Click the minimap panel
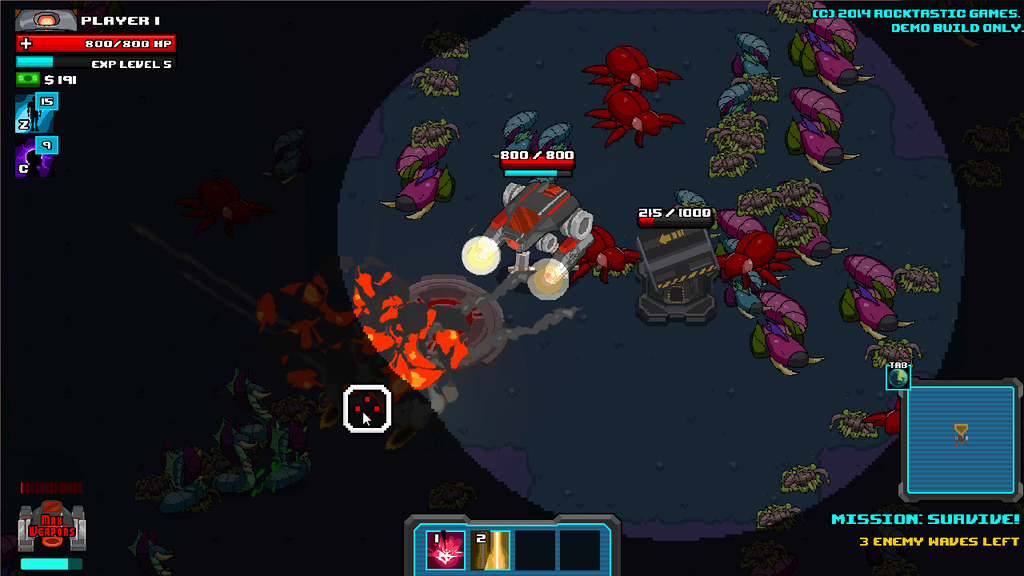 click(960, 439)
